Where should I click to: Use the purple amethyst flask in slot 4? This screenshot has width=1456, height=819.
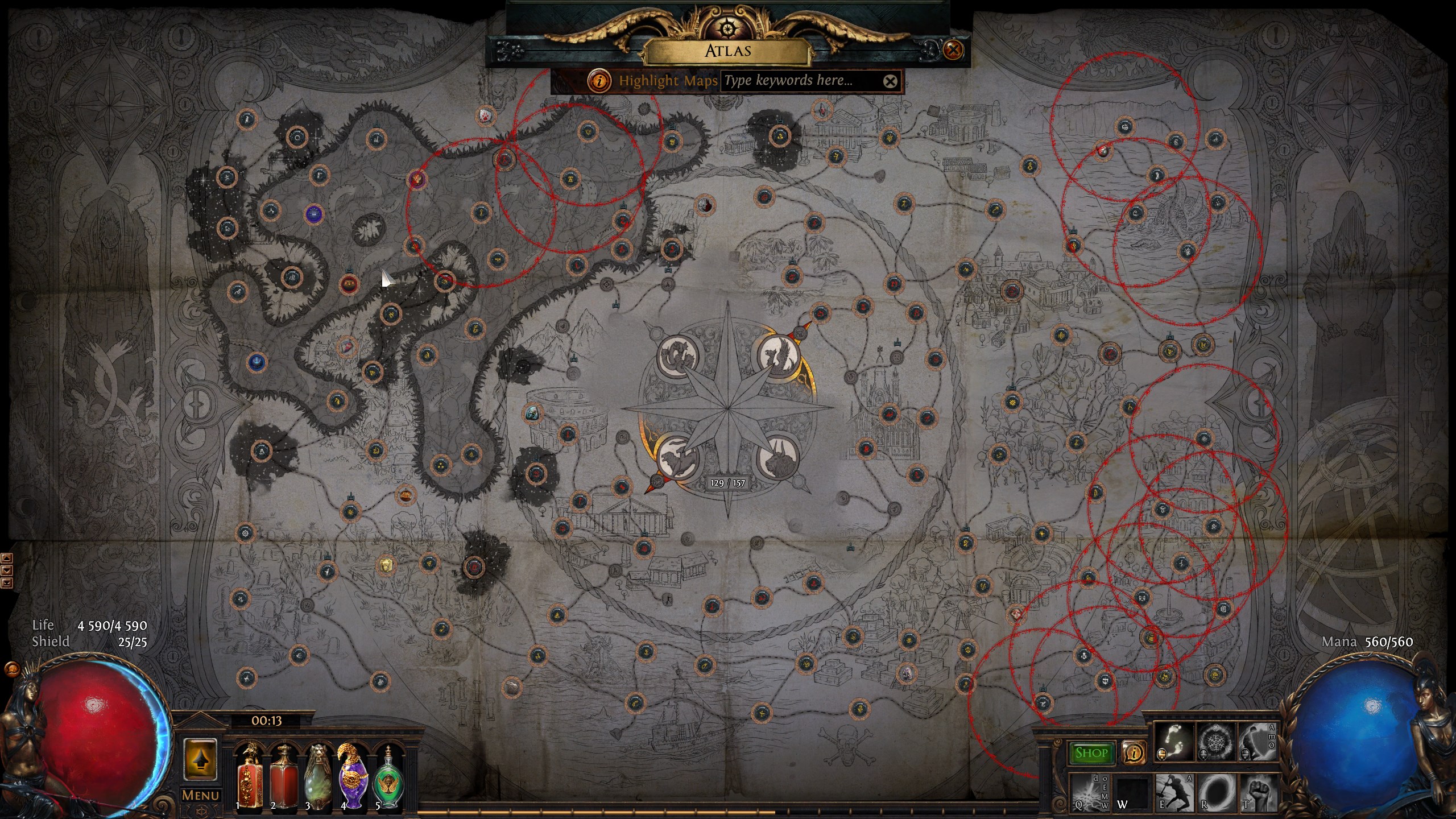[x=353, y=777]
